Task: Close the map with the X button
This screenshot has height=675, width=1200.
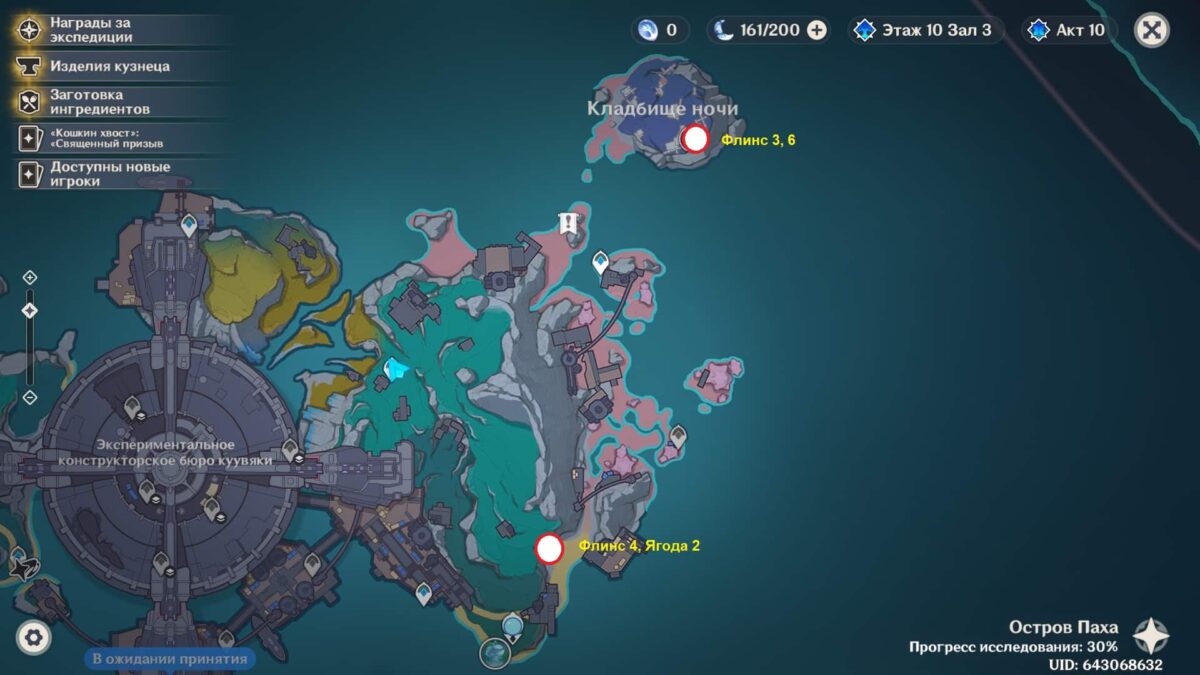Action: click(x=1152, y=30)
